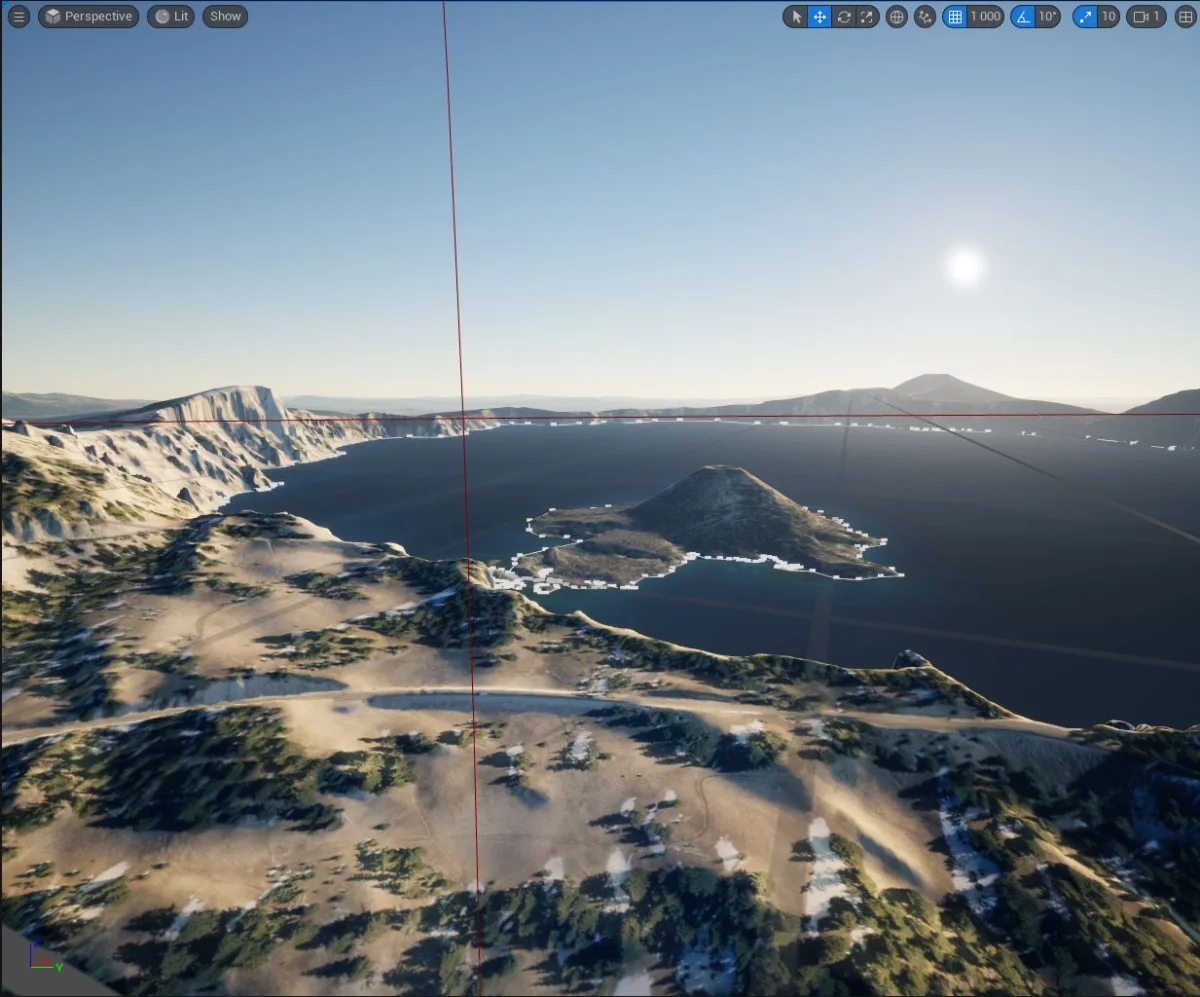The width and height of the screenshot is (1200, 997).
Task: Choose the translate (move) gizmo tool
Action: (x=820, y=16)
